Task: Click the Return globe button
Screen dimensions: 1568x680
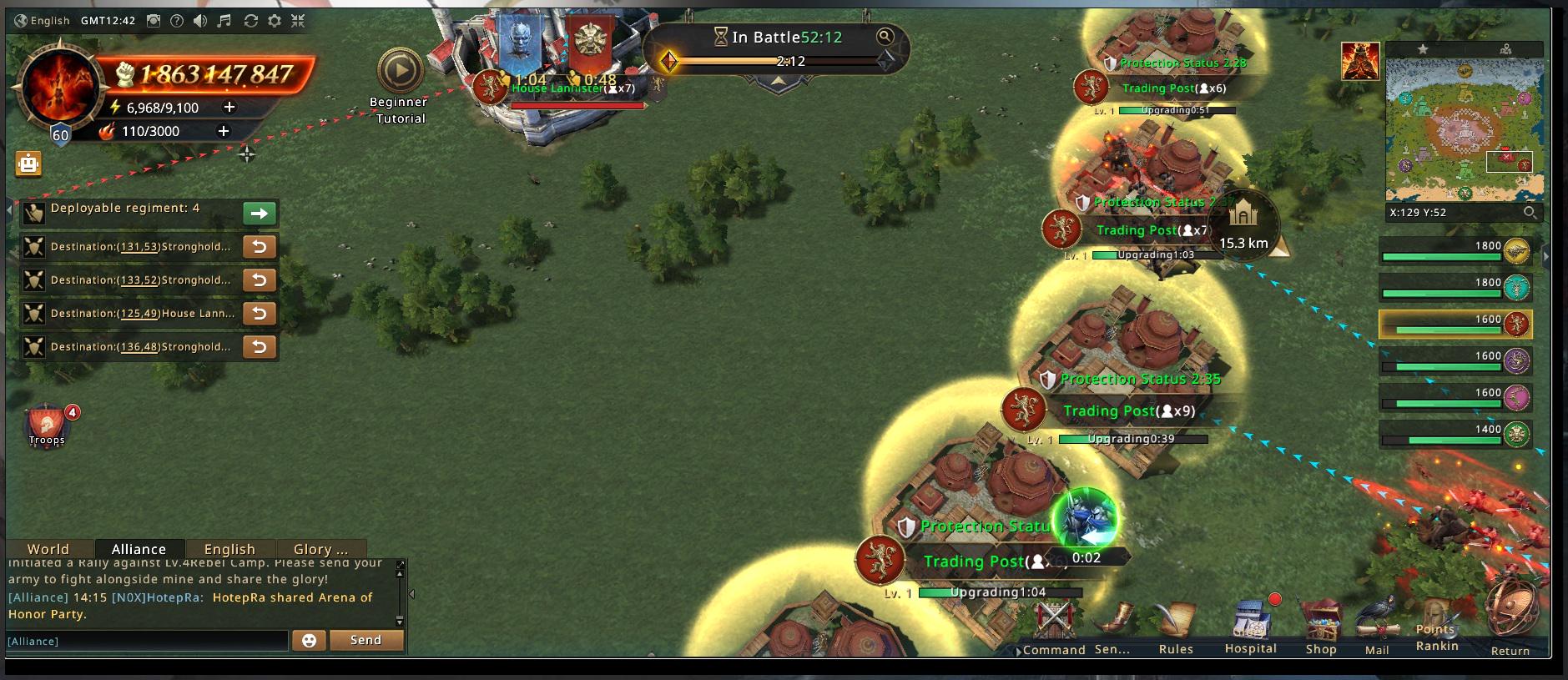Action: (x=1510, y=622)
